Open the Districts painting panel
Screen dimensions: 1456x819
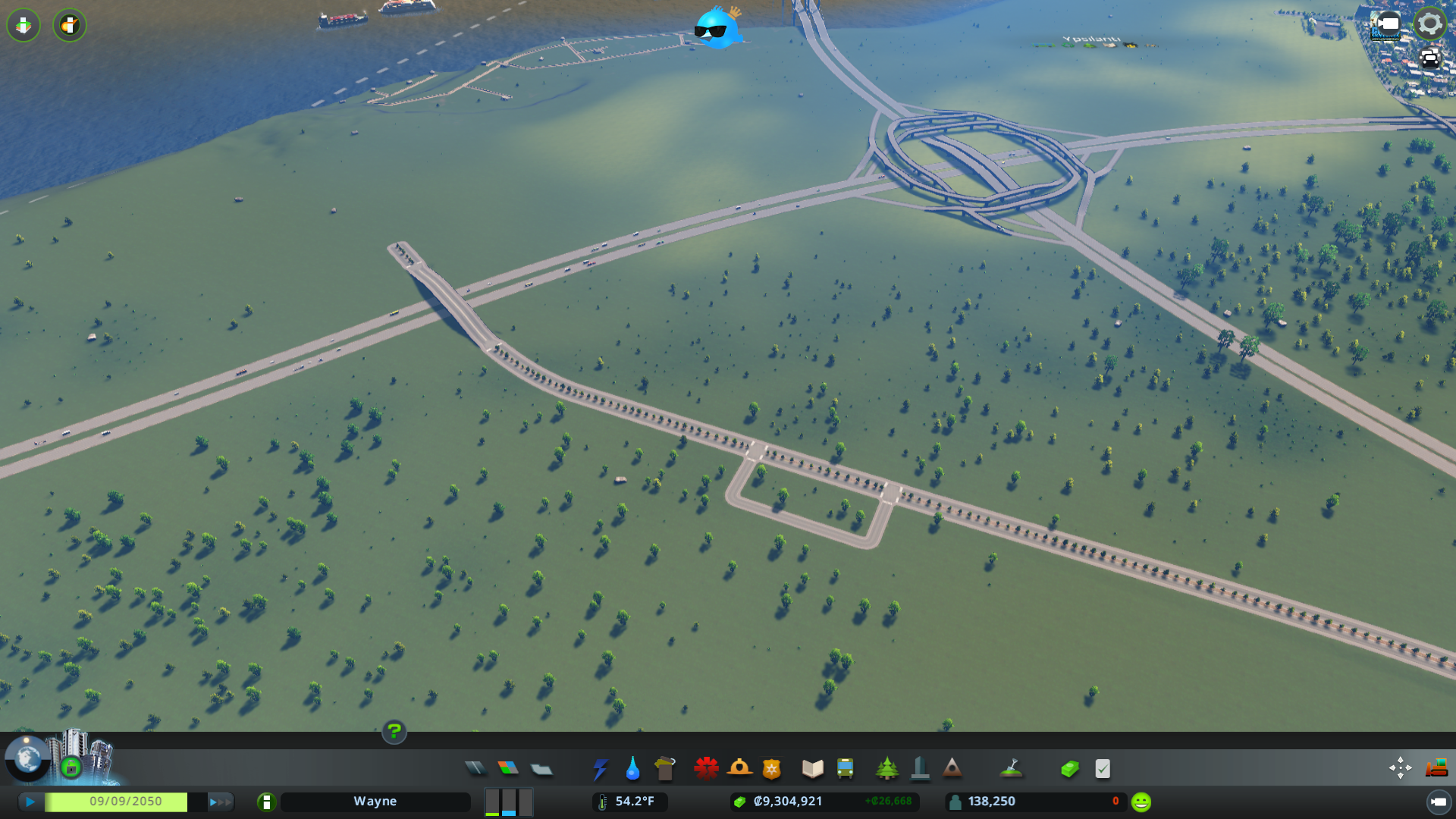pyautogui.click(x=541, y=768)
